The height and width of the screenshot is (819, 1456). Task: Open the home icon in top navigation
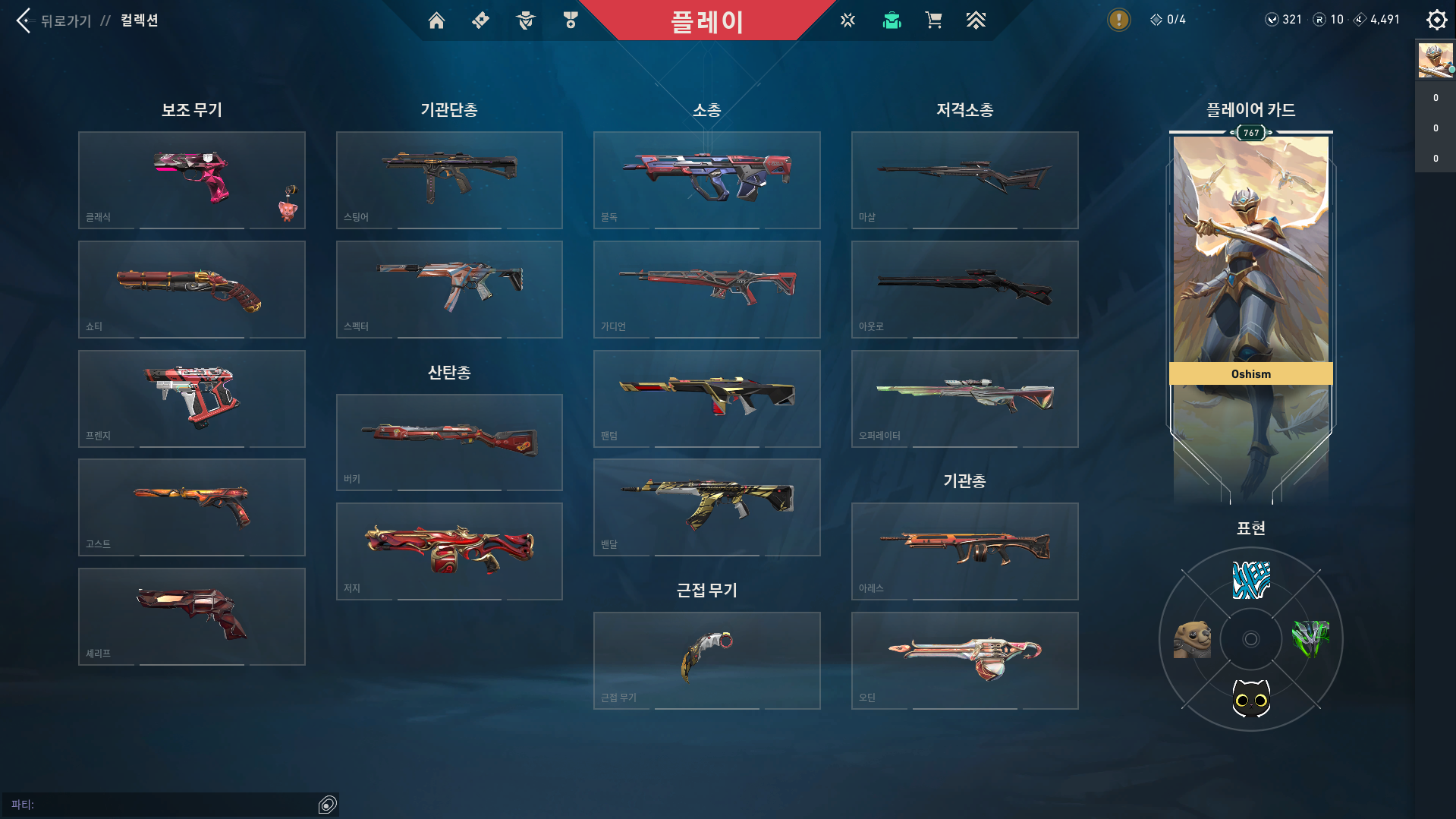(436, 20)
